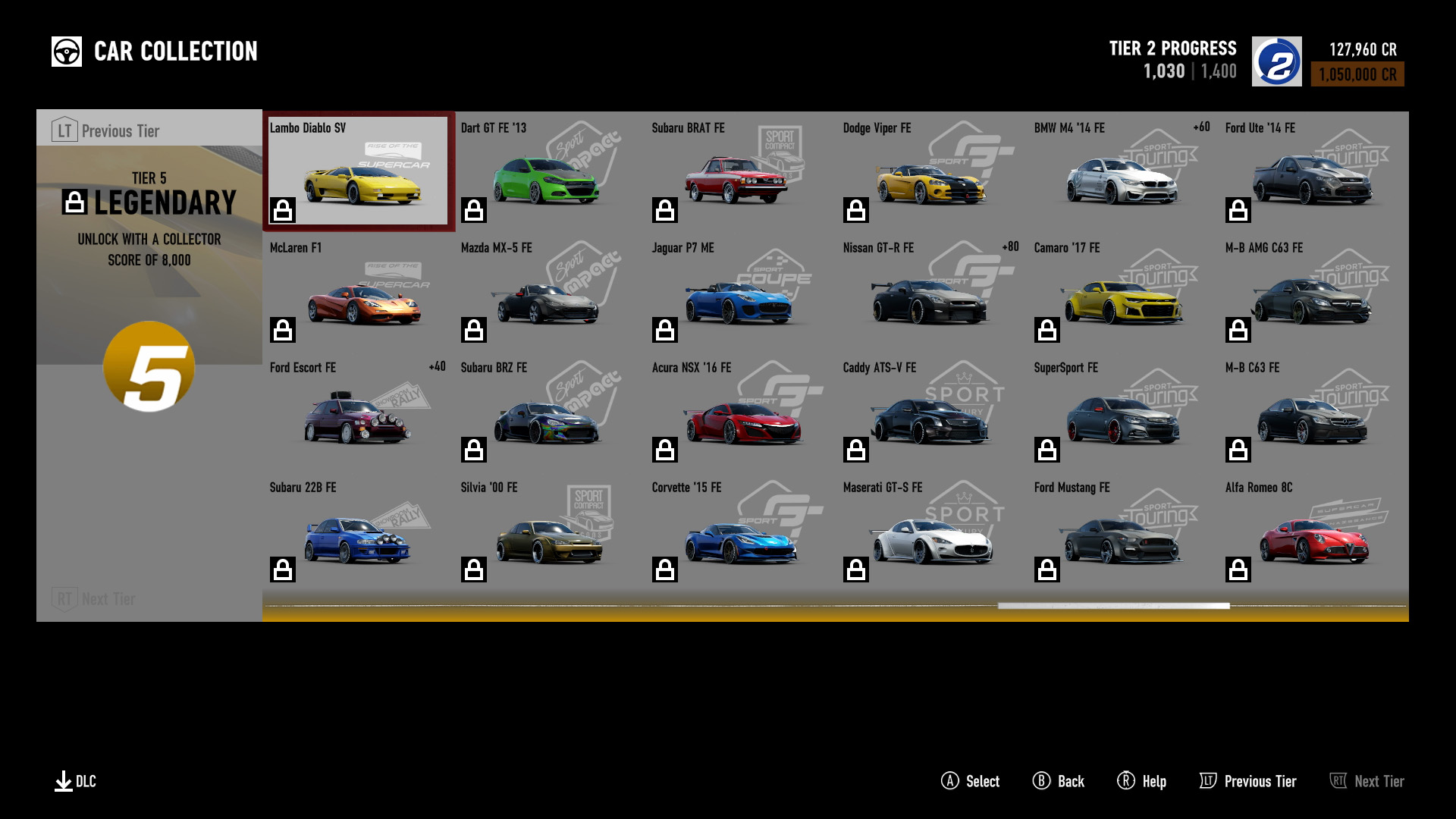Pick the Mazda MX-5 FE car
This screenshot has height=819, width=1456.
549,291
